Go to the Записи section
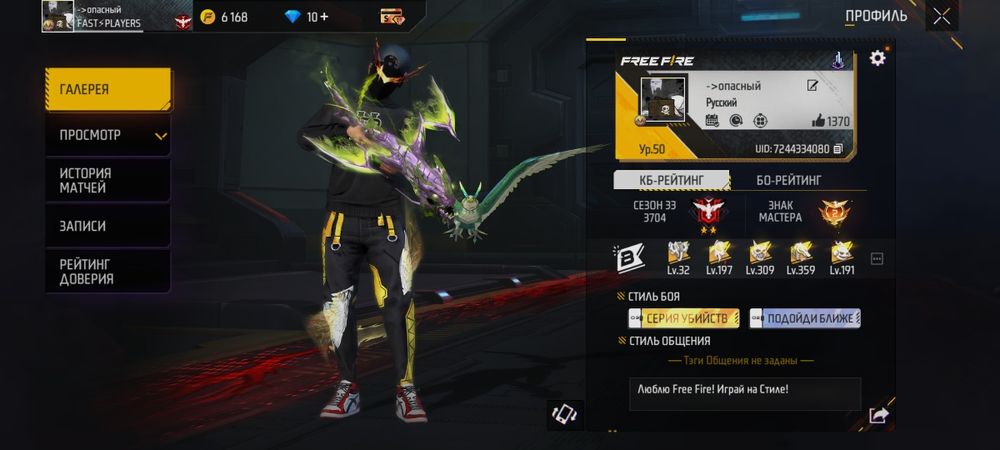This screenshot has width=1000, height=450. [107, 226]
